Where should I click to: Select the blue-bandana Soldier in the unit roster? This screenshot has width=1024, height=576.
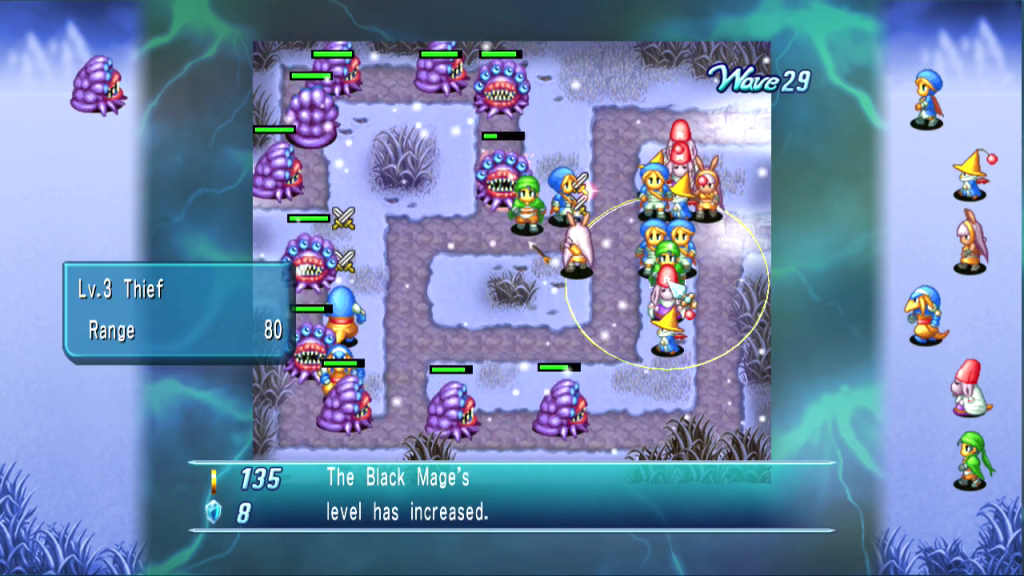point(929,98)
